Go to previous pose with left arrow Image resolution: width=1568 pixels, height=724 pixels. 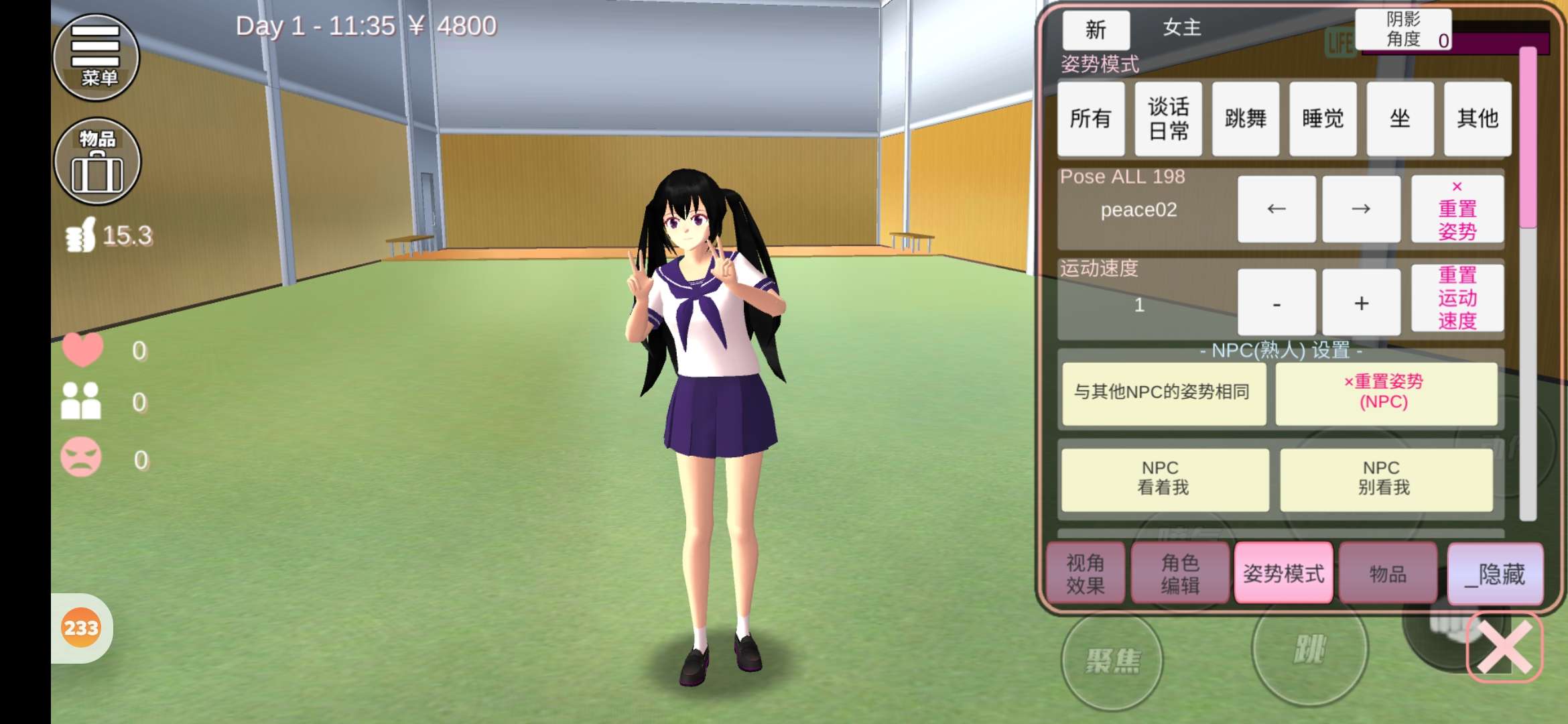(x=1277, y=209)
